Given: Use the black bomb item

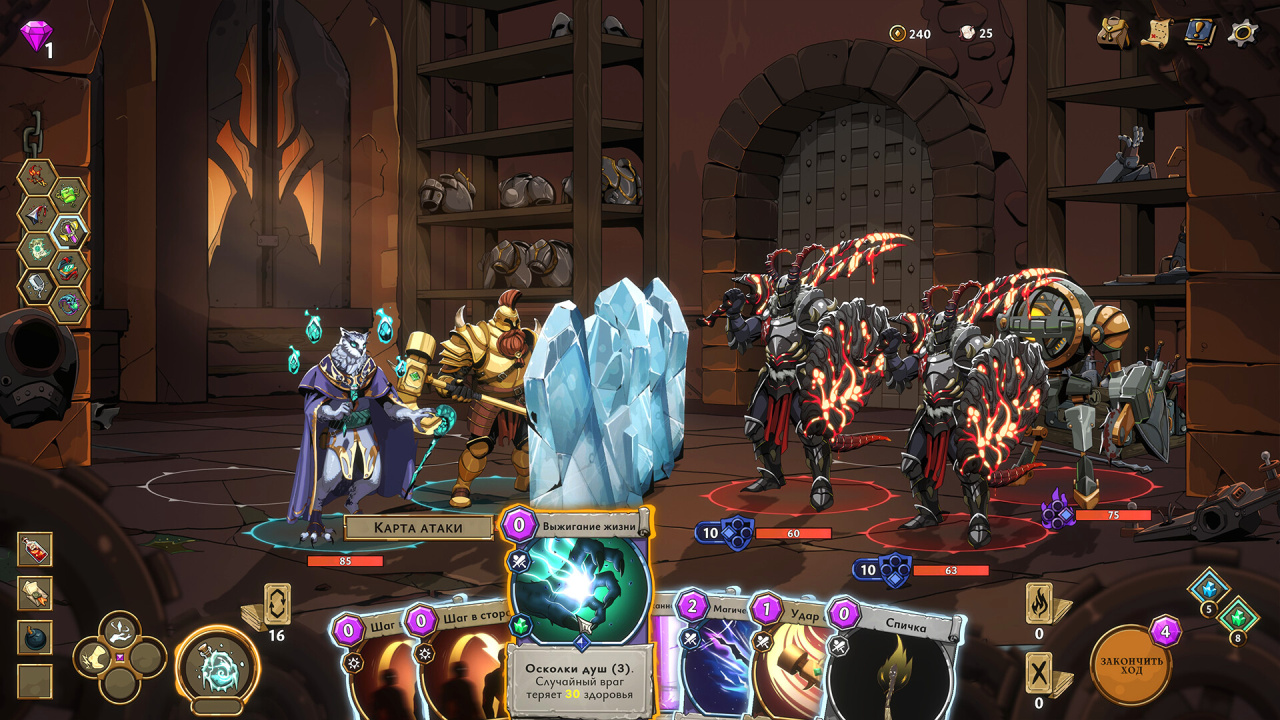Looking at the screenshot, I should (35, 637).
